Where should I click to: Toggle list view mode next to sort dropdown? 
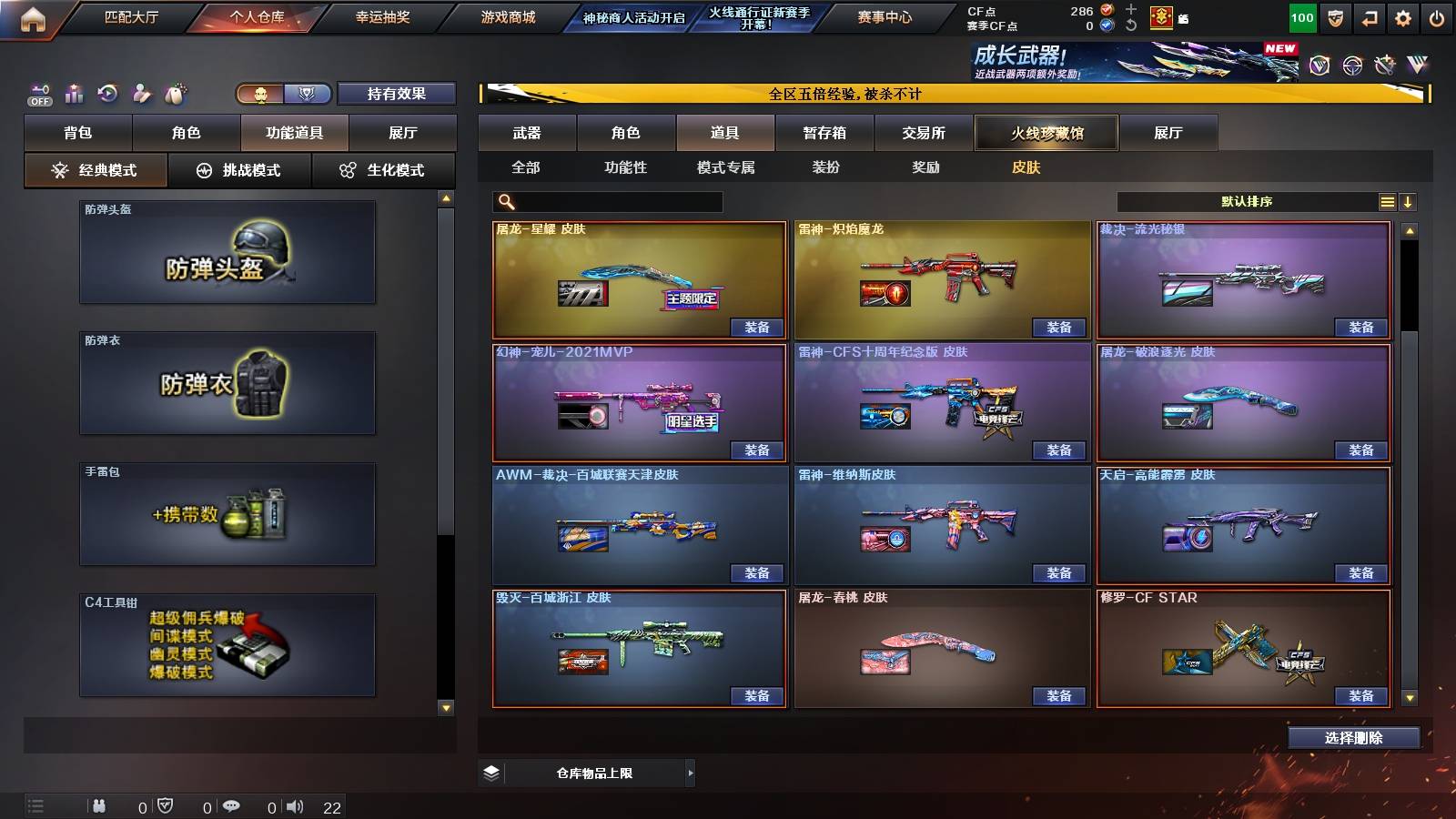click(x=1387, y=202)
